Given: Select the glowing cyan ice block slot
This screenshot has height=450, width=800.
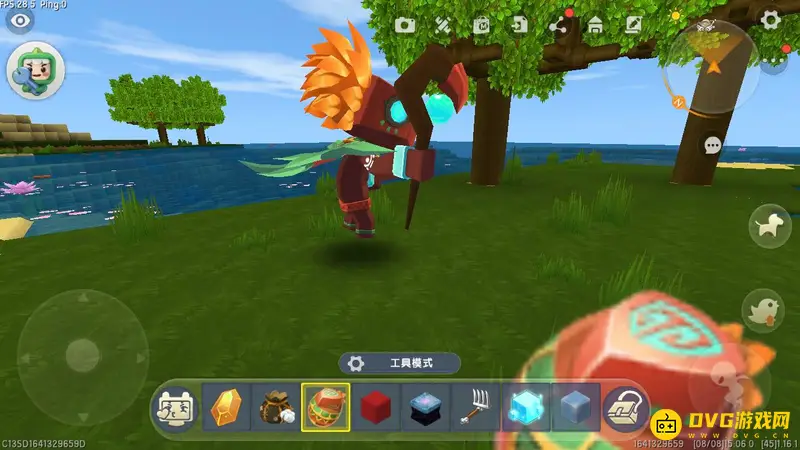Looking at the screenshot, I should pos(525,408).
